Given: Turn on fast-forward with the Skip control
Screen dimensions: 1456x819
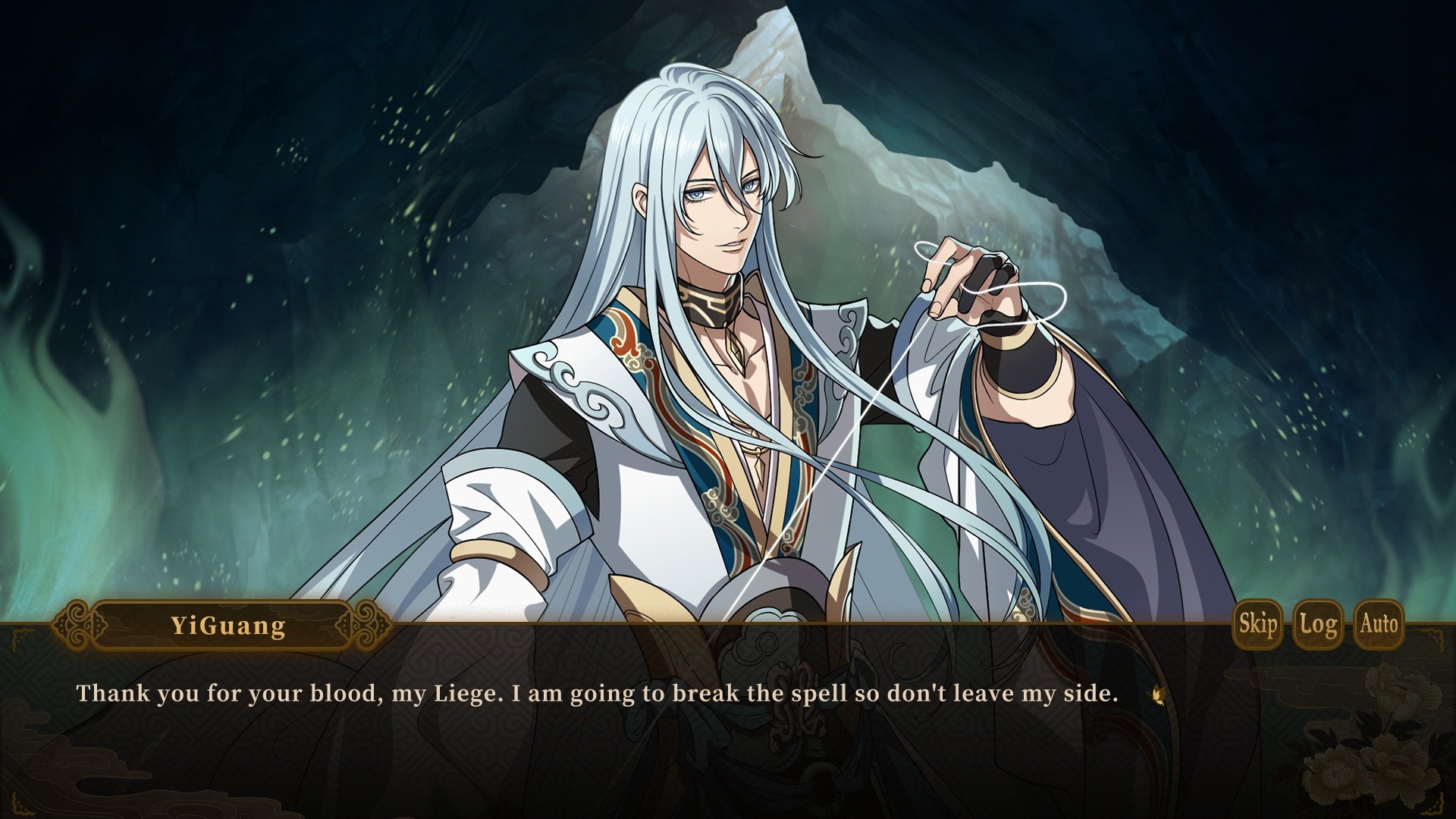Looking at the screenshot, I should tap(1257, 625).
